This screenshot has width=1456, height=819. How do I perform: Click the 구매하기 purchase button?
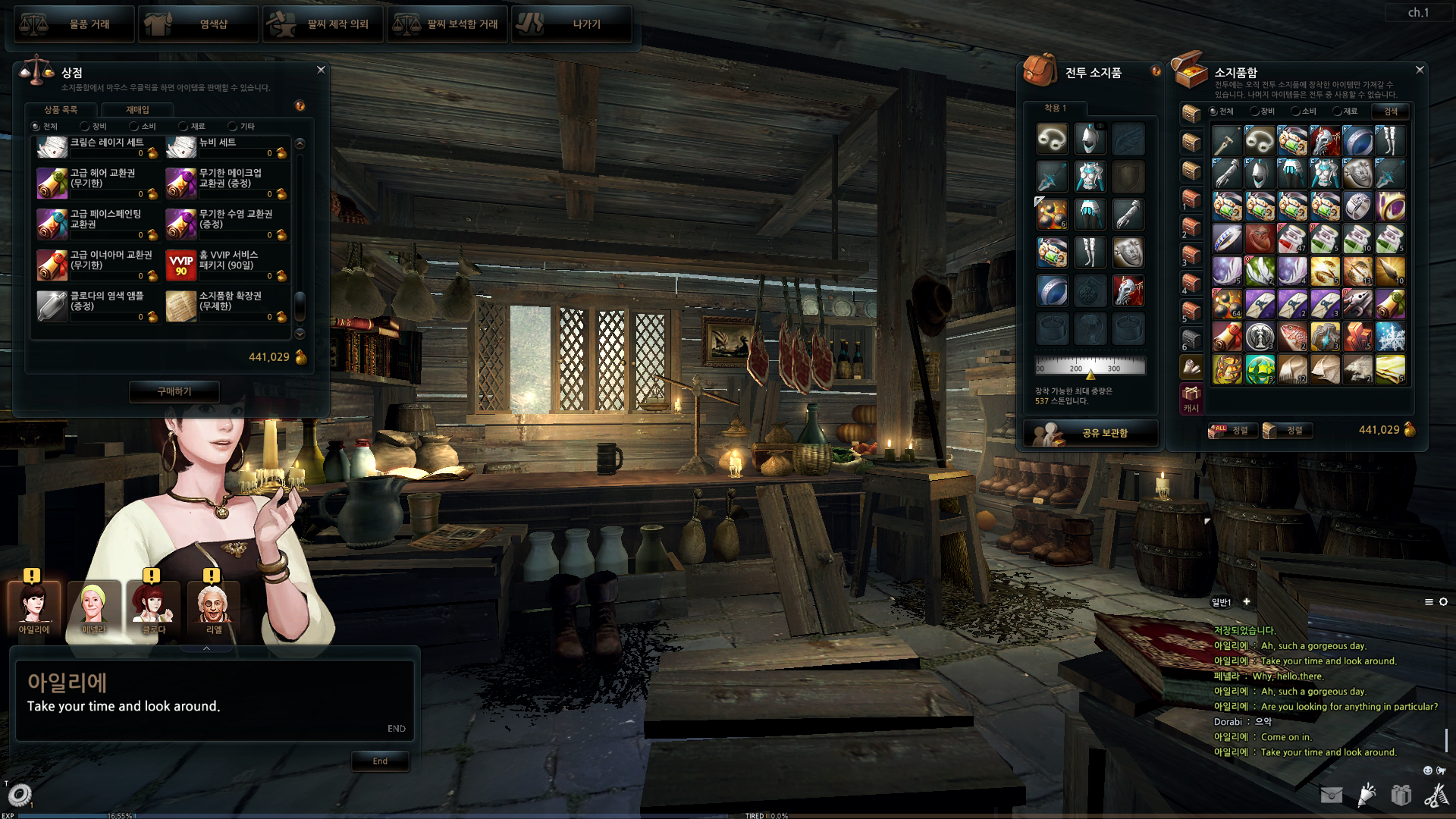tap(174, 391)
